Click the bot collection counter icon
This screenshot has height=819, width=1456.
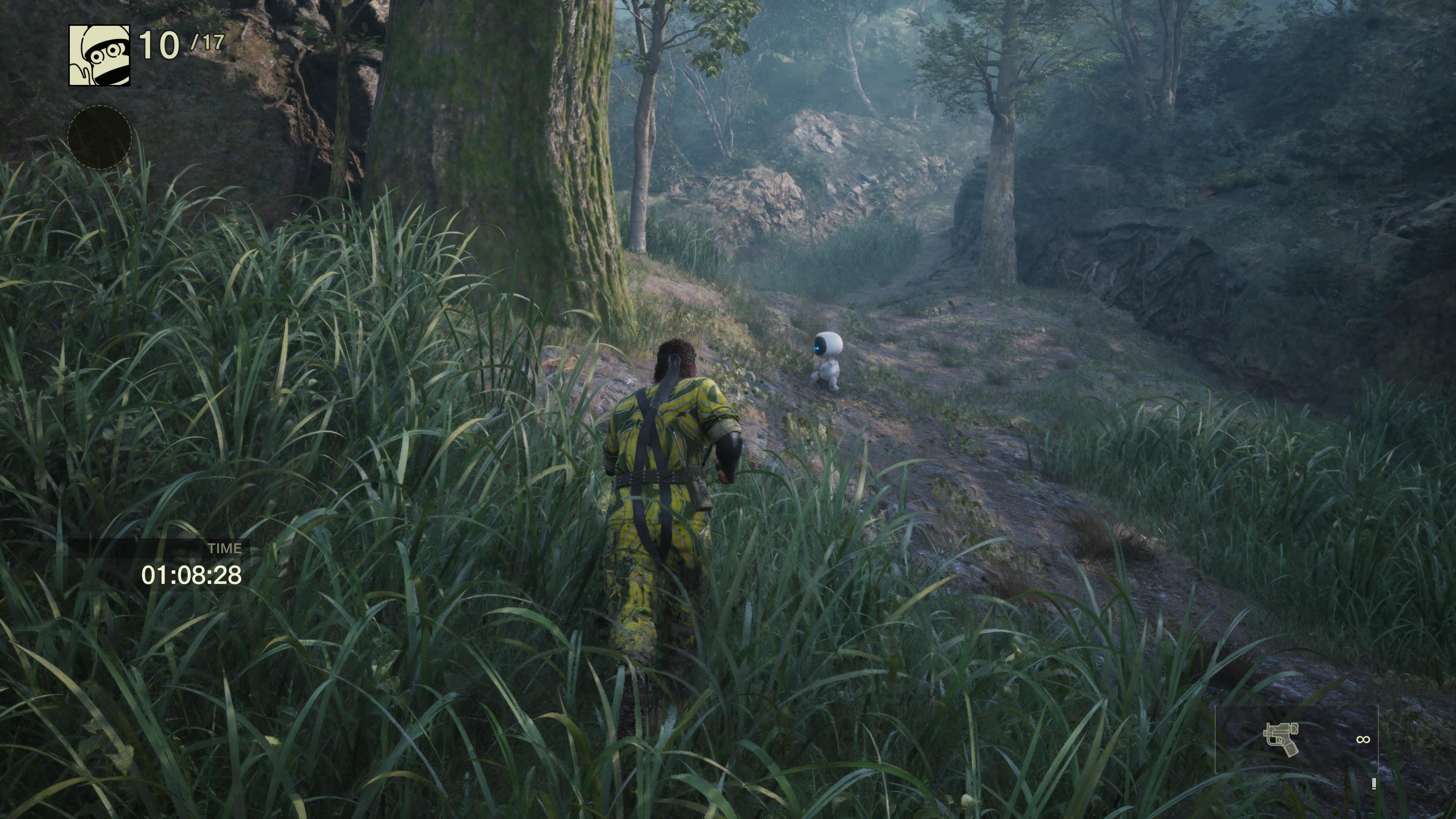pyautogui.click(x=99, y=55)
